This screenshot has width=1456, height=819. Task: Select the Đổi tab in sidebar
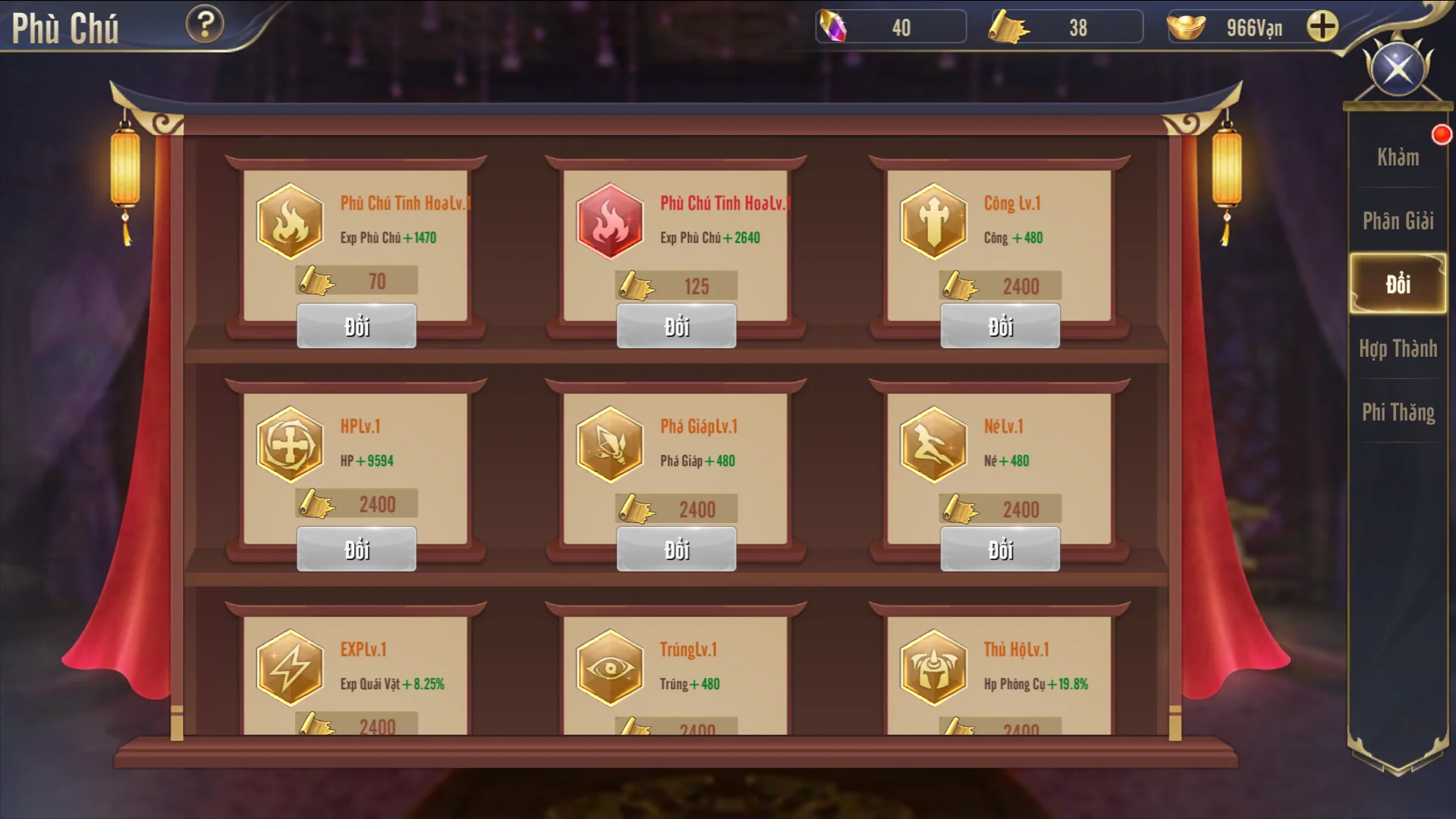1398,284
